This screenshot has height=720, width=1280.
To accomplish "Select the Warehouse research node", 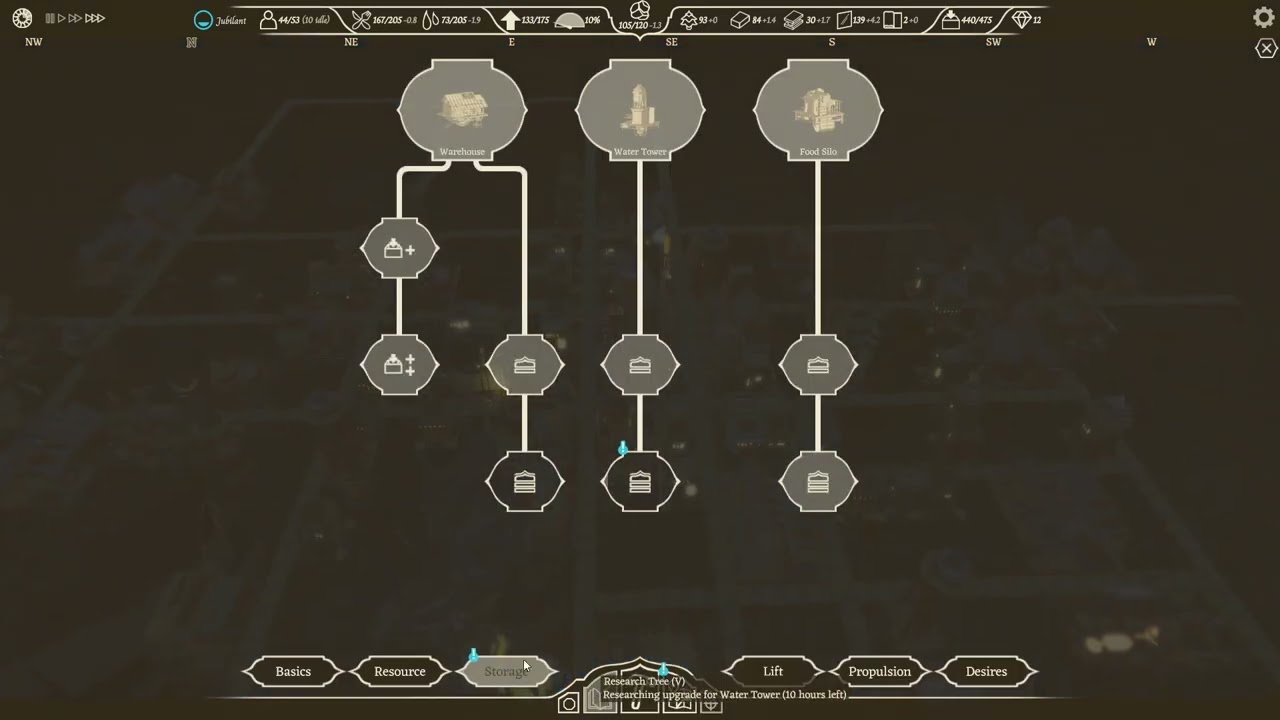I will 462,109.
